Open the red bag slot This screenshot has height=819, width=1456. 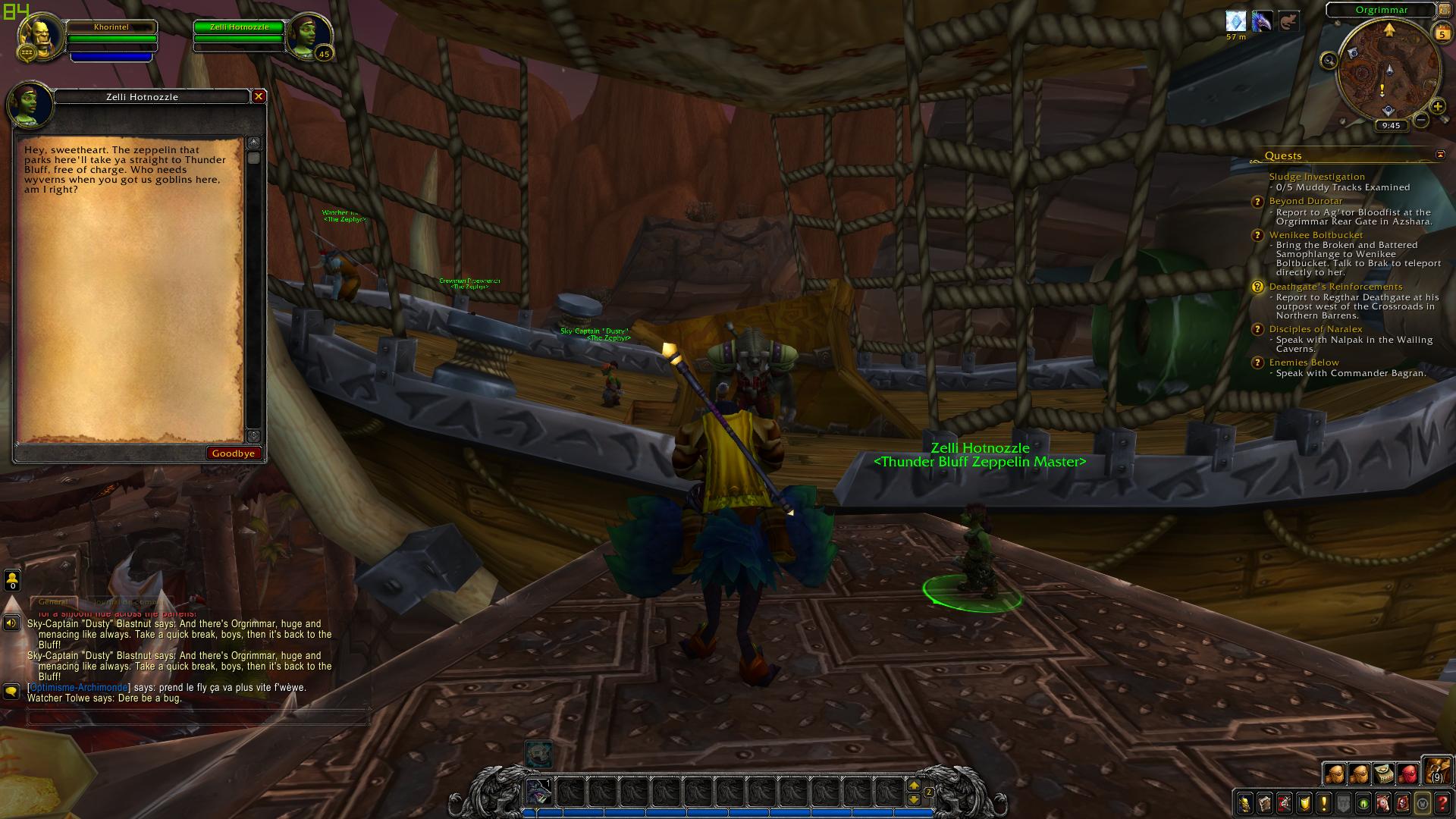point(1407,773)
